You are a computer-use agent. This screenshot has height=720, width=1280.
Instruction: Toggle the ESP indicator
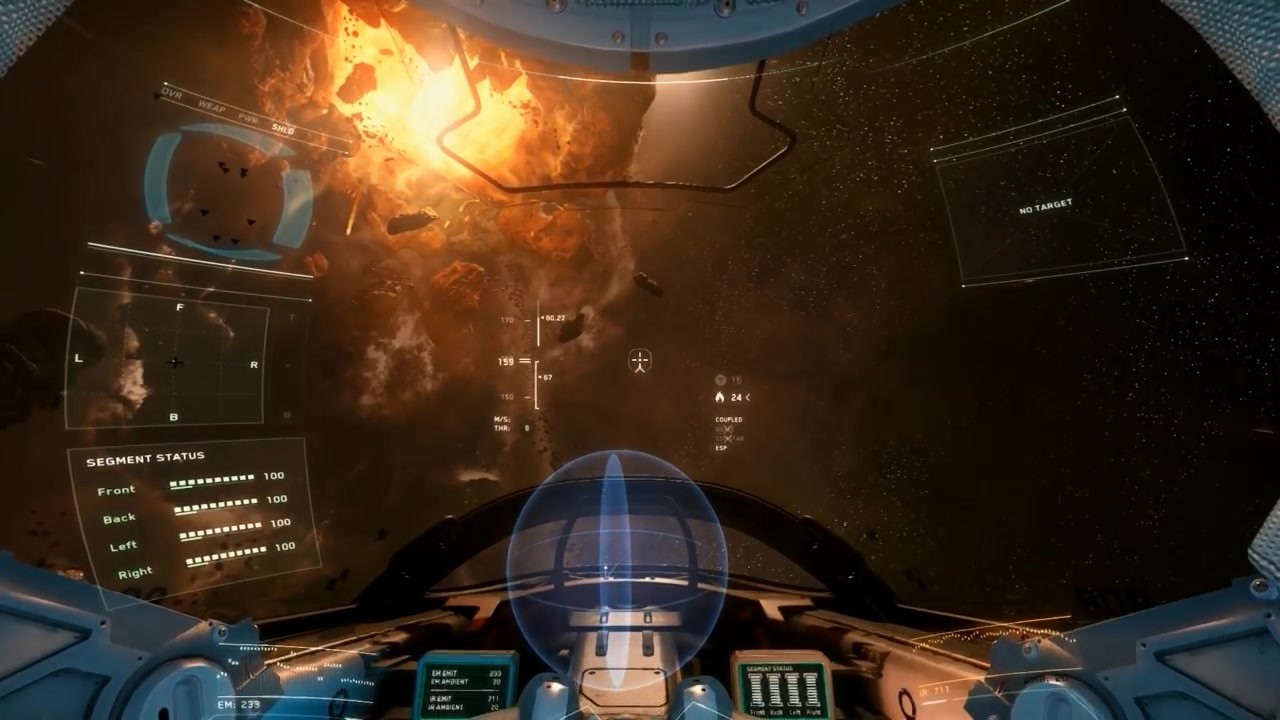(x=721, y=448)
